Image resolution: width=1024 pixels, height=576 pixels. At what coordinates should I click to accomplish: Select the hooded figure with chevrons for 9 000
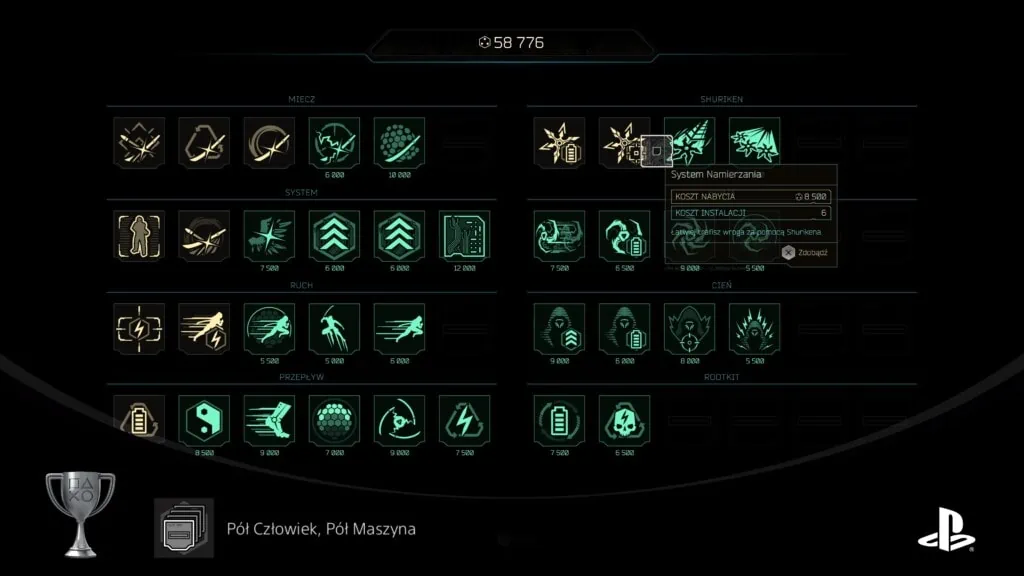[559, 328]
